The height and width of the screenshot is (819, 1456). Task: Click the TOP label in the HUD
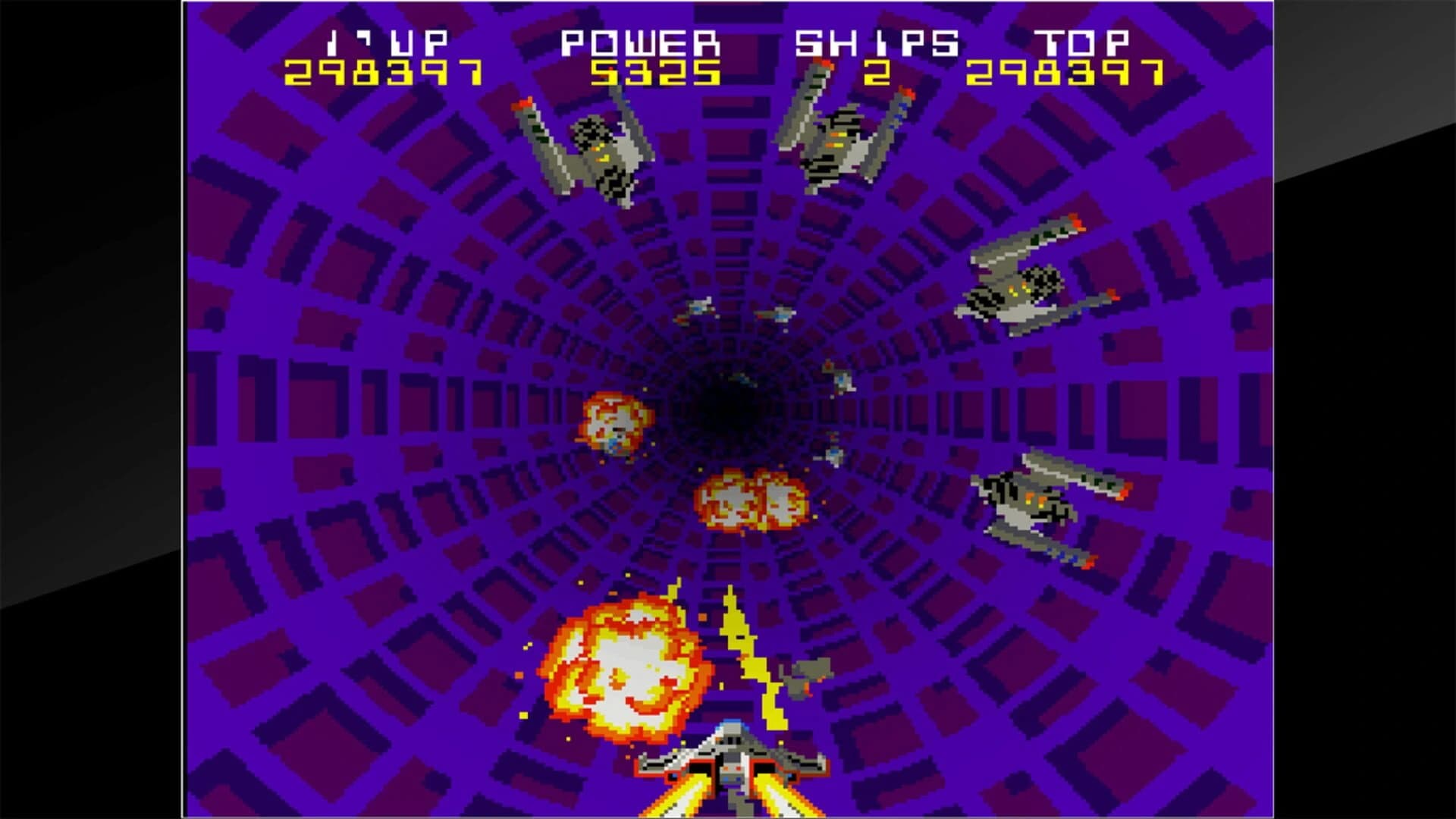[x=1084, y=42]
